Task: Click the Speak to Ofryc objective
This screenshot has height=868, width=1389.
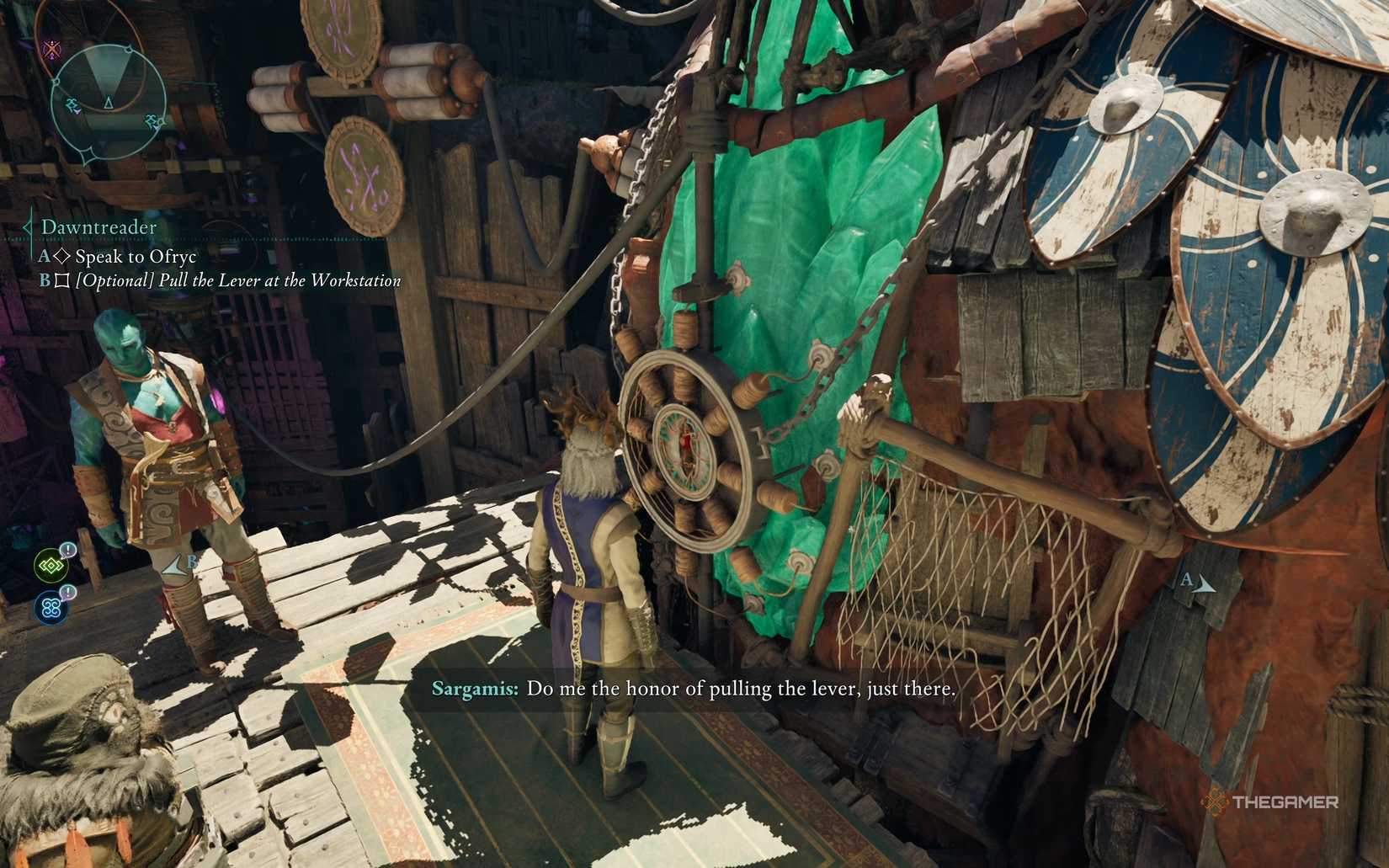Action: 135,256
